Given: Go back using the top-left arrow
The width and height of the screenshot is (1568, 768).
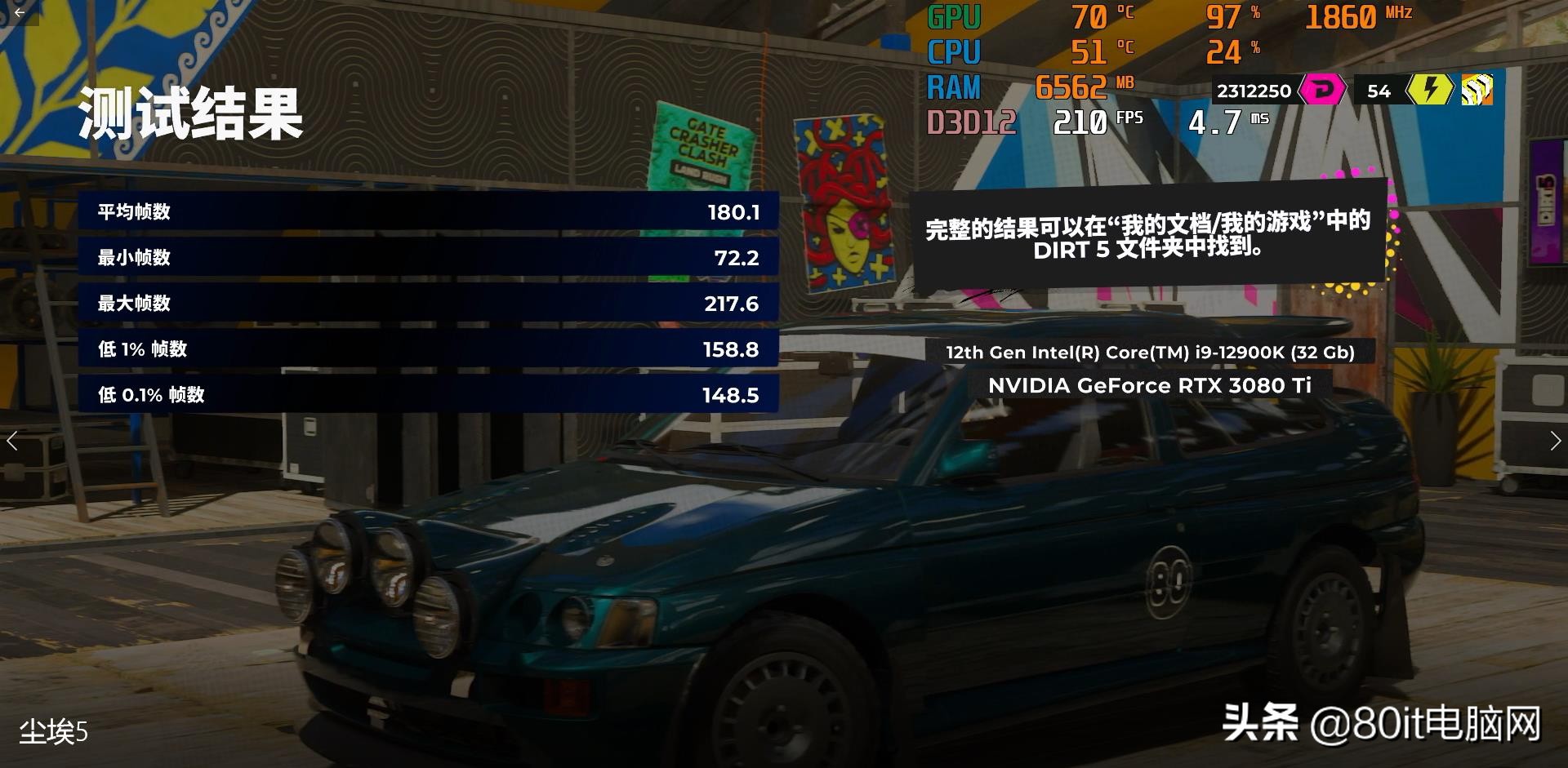Looking at the screenshot, I should tap(20, 12).
